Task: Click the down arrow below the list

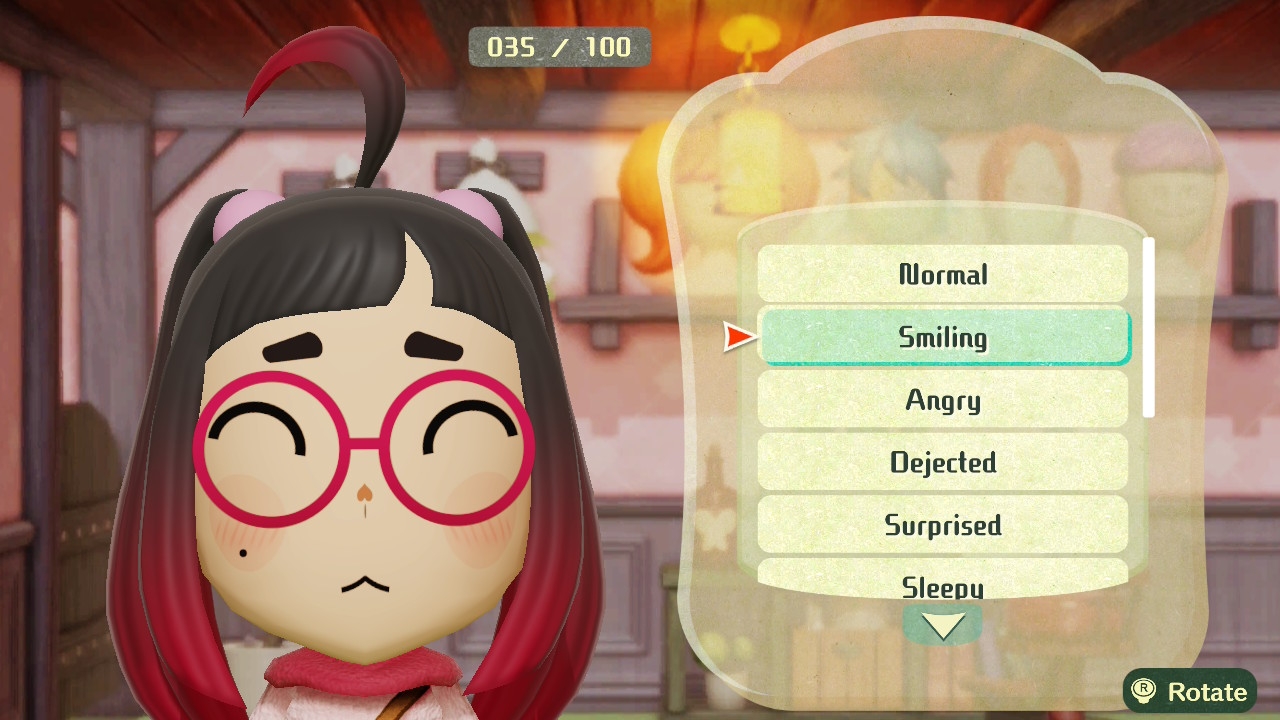Action: [942, 626]
